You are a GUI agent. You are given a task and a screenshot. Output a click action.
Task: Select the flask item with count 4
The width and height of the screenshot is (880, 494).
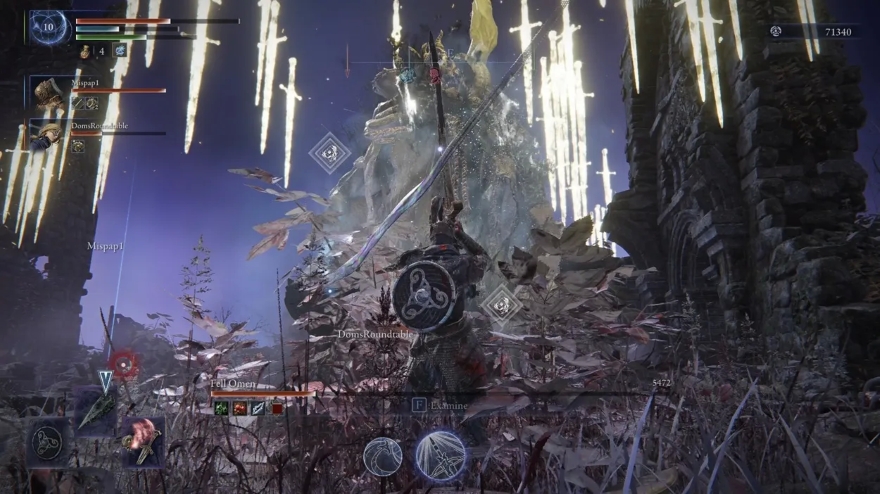coord(85,51)
